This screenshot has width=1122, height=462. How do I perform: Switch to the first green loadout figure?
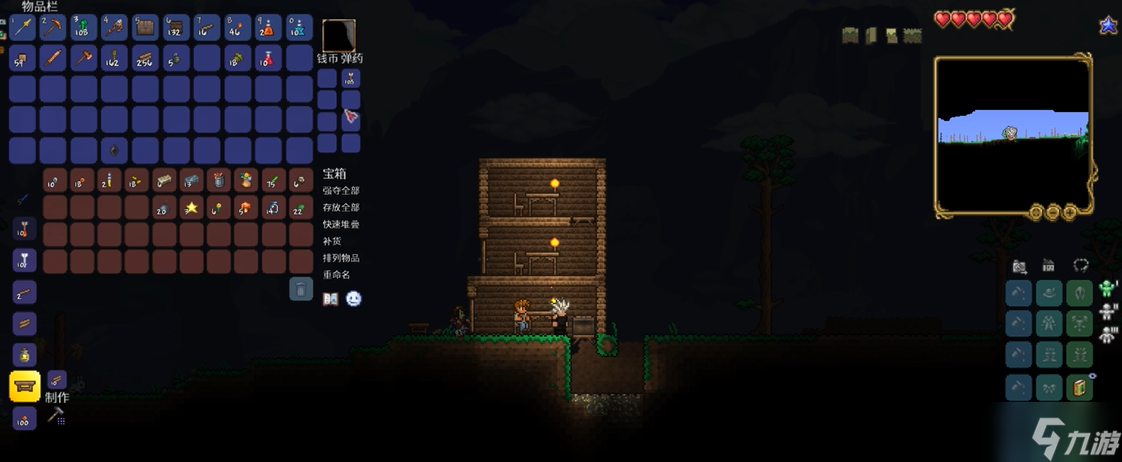click(x=1107, y=290)
